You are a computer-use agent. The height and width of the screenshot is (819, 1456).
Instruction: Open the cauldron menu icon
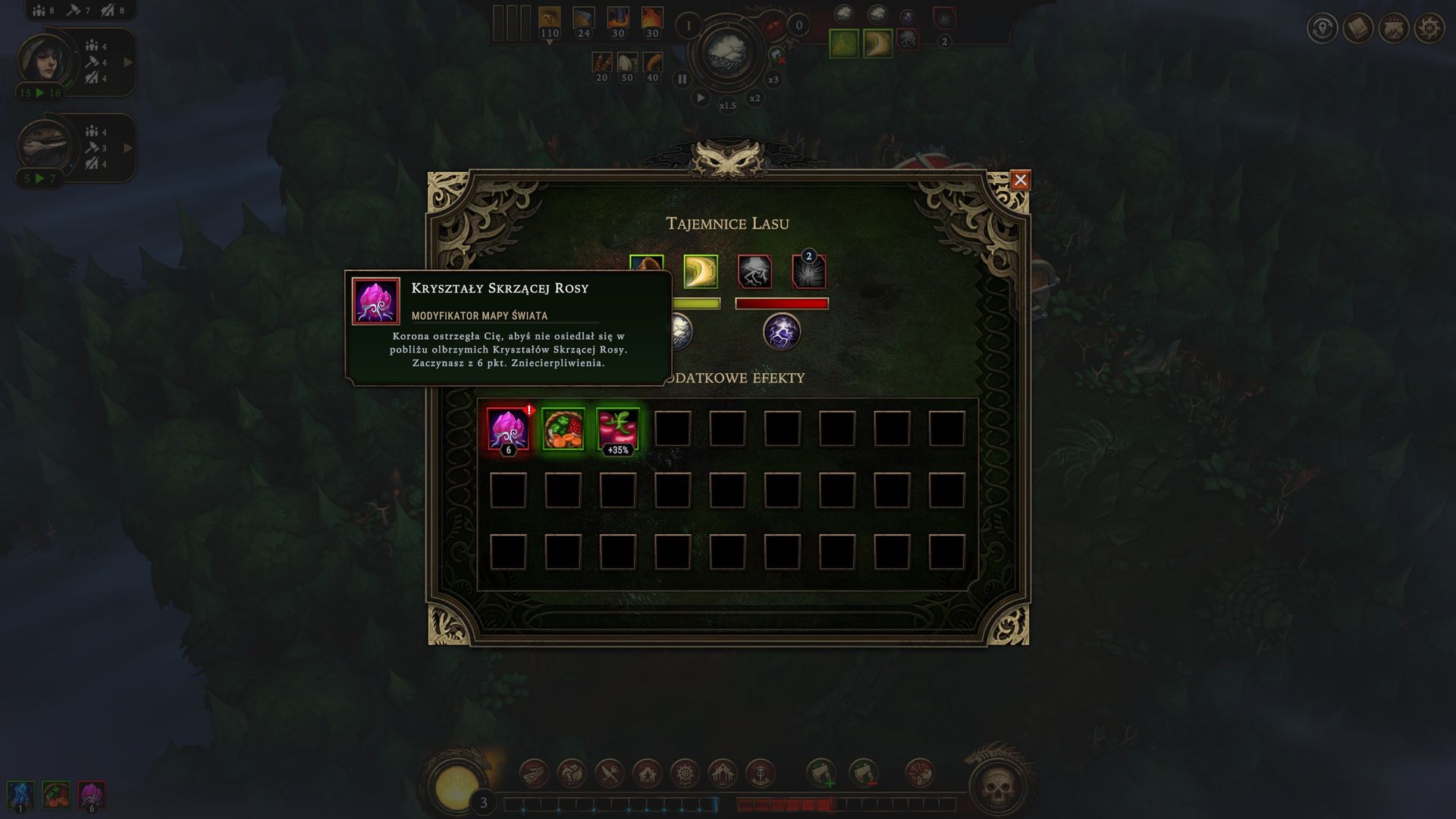click(x=1394, y=29)
